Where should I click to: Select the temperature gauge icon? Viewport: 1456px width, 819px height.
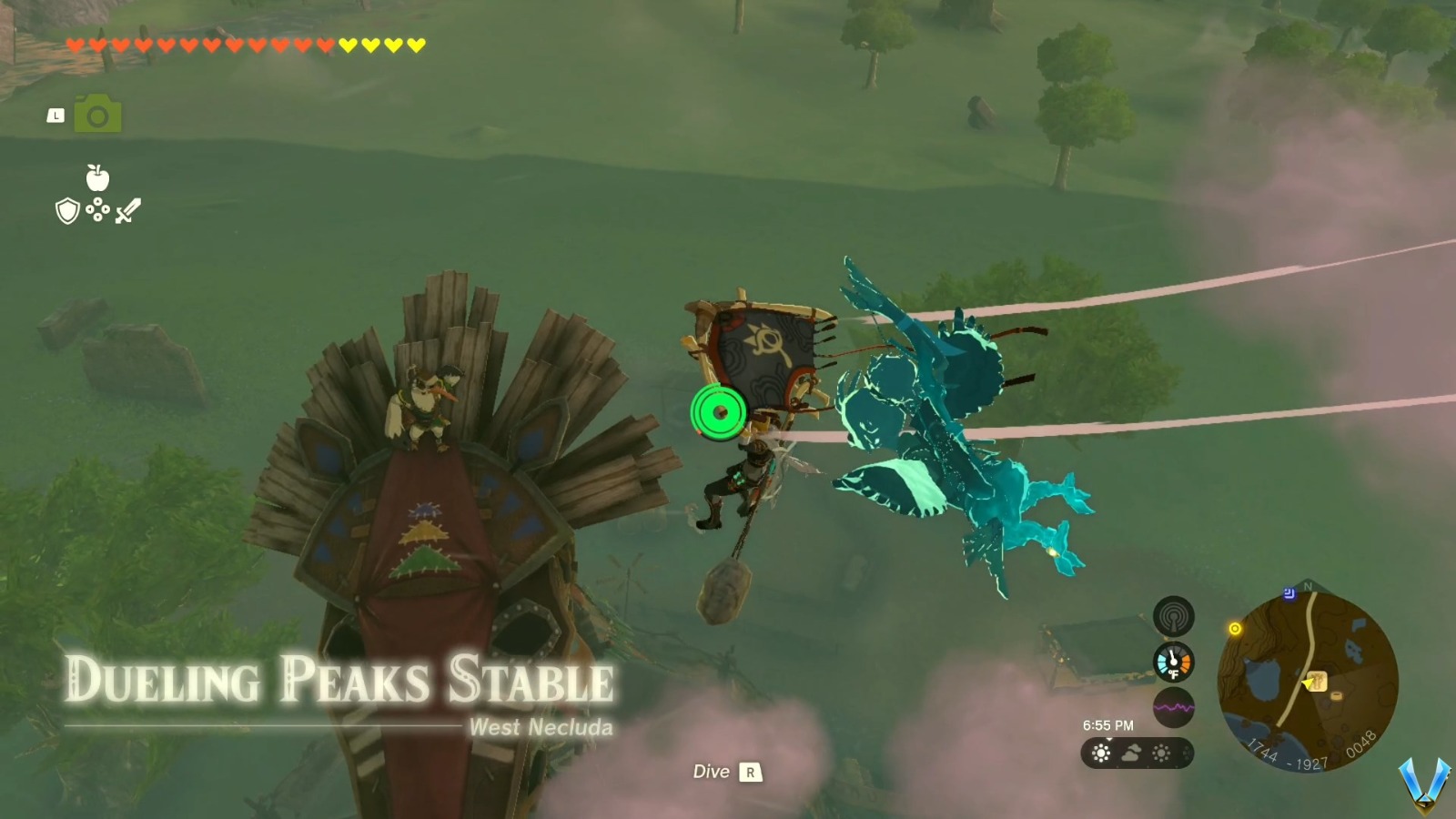click(x=1172, y=663)
